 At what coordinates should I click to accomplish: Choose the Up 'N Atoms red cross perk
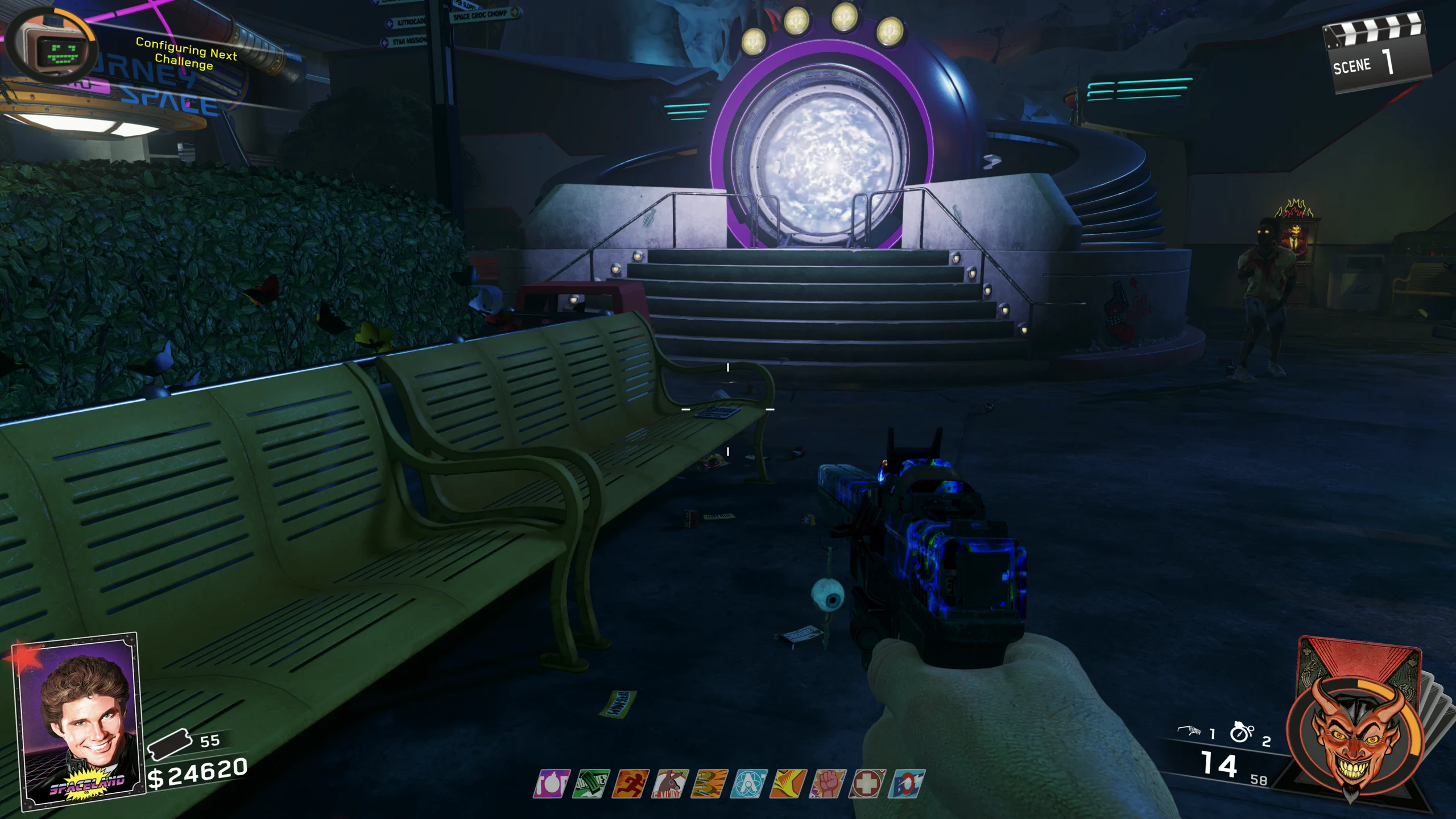(x=867, y=784)
